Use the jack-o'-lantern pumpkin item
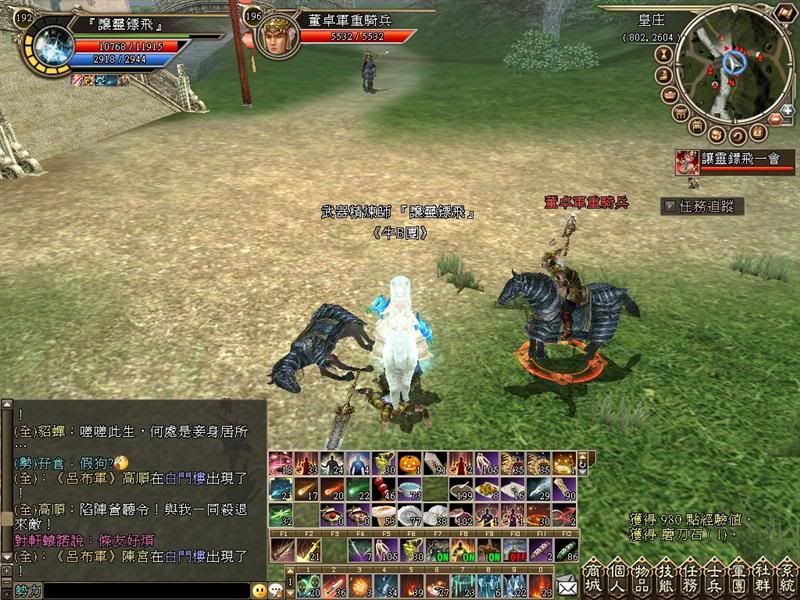 [x=409, y=463]
